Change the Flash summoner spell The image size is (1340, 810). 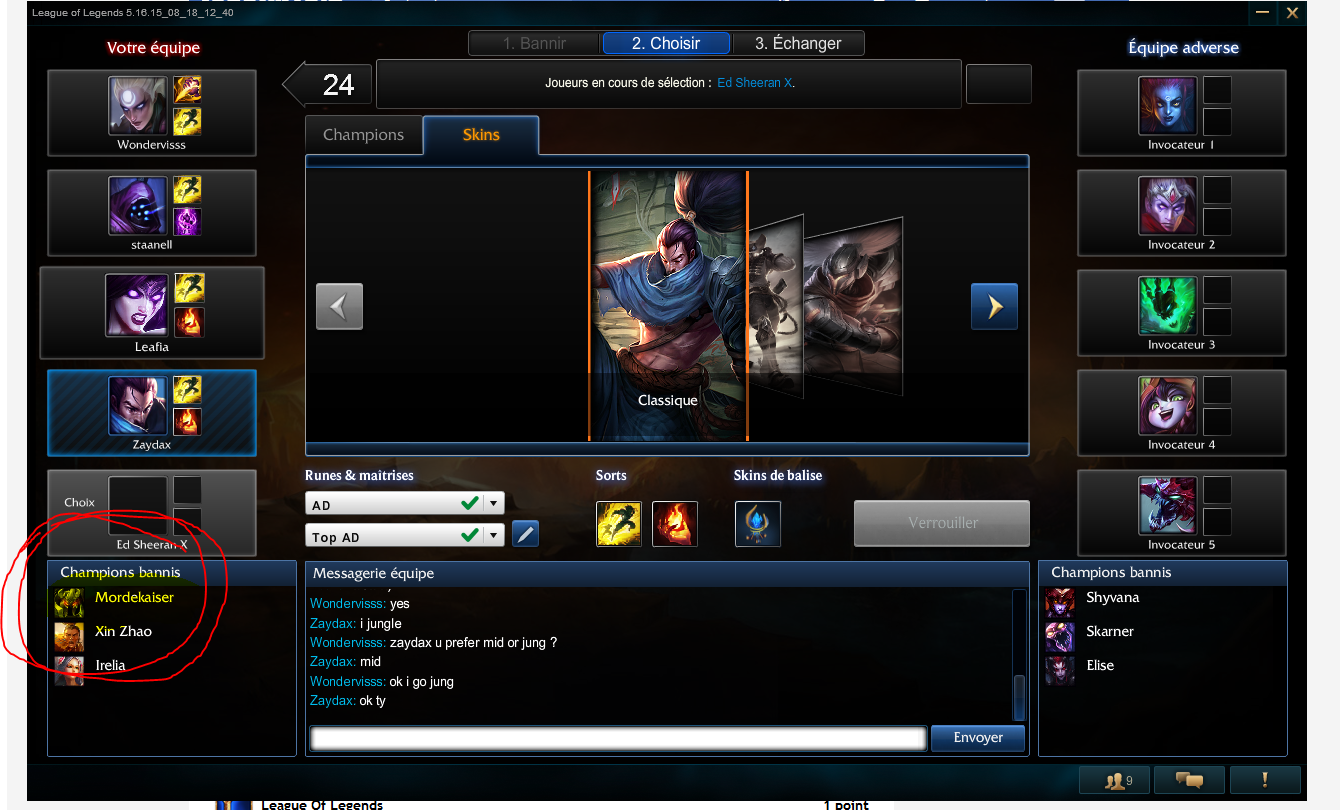pyautogui.click(x=619, y=524)
